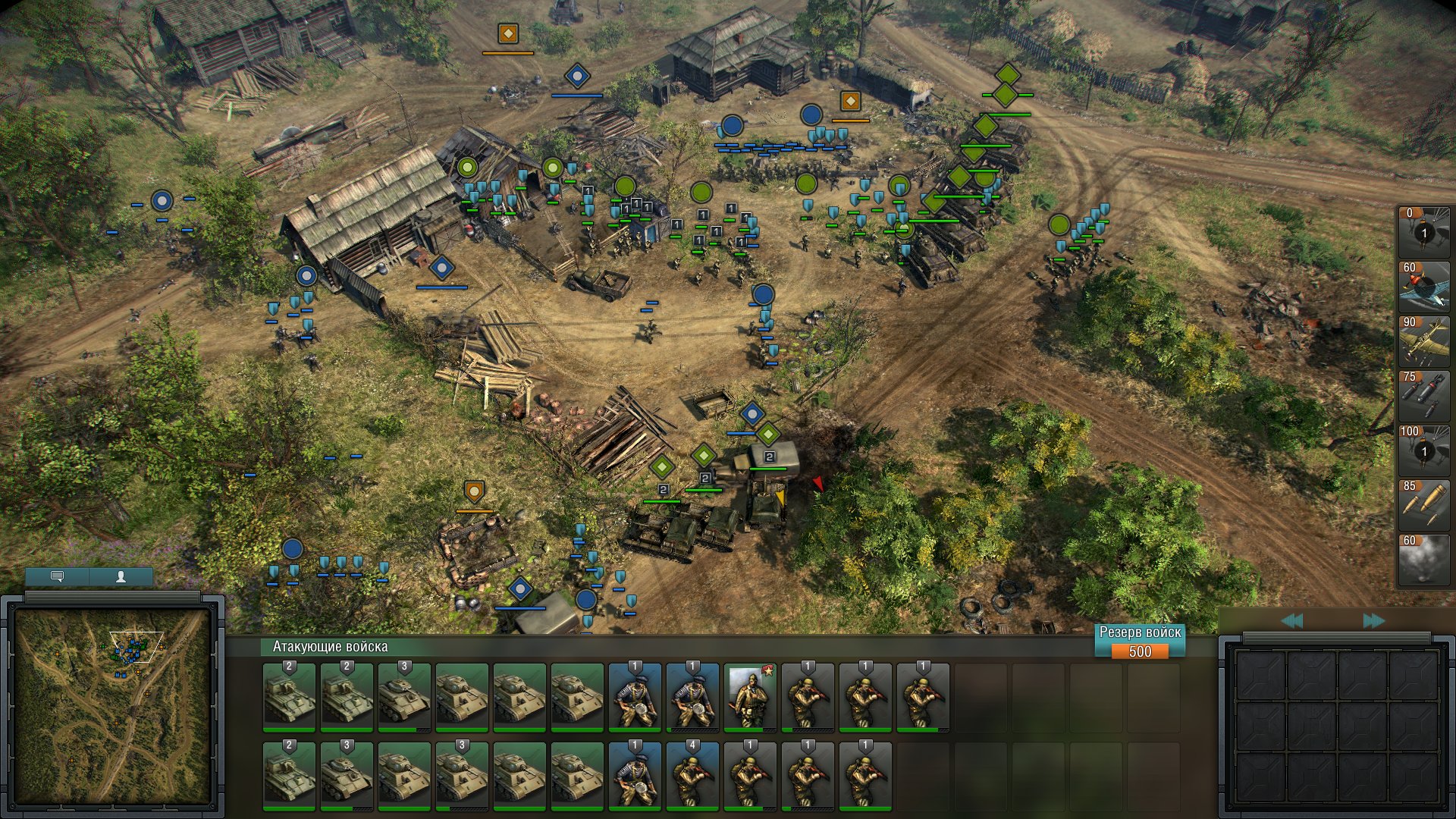Click the minimap to move the camera
The image size is (1456, 819).
[x=112, y=705]
